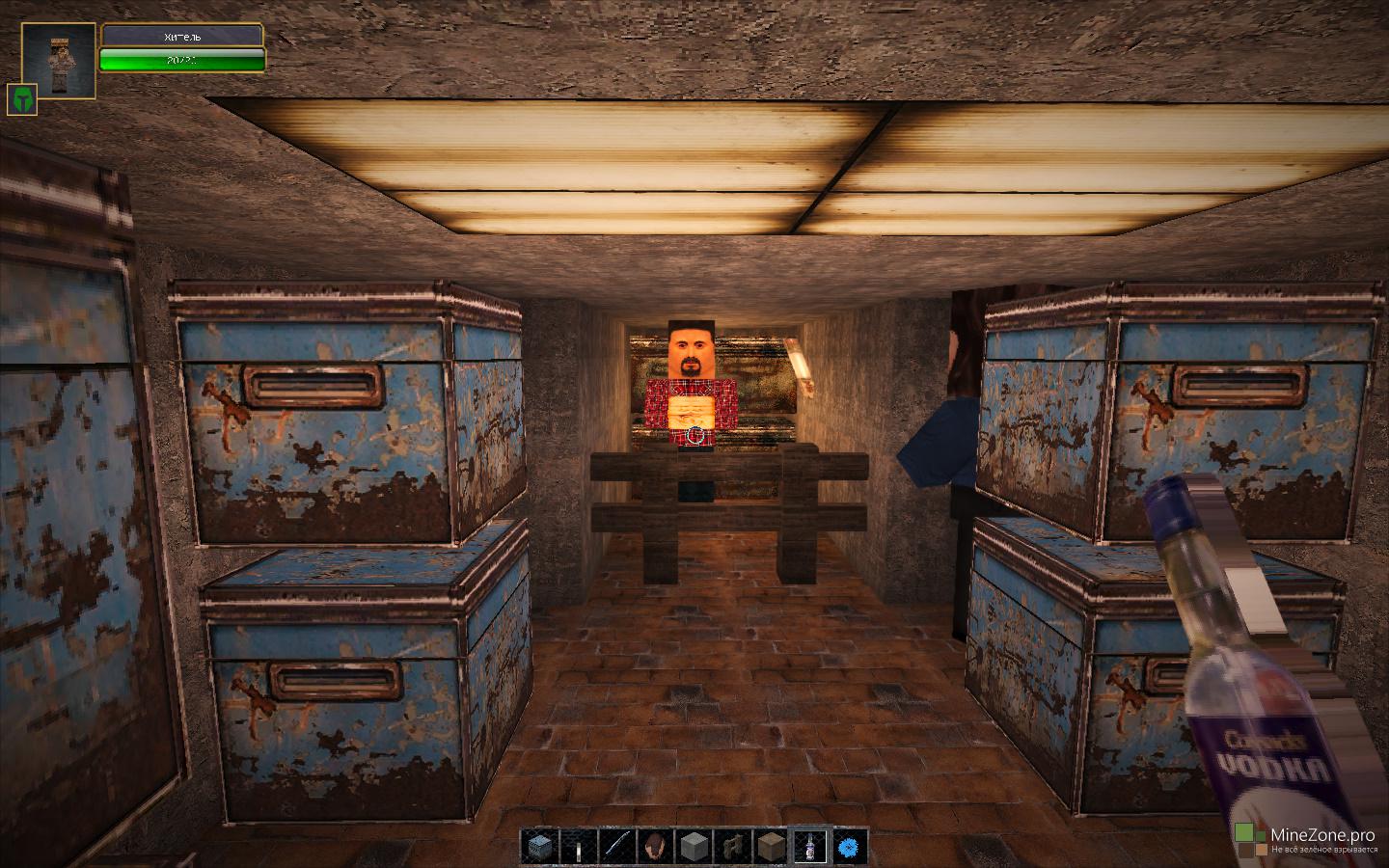Screen dimensions: 1389x868
Task: Select the wooden fence hotbar slot
Action: pos(732,847)
